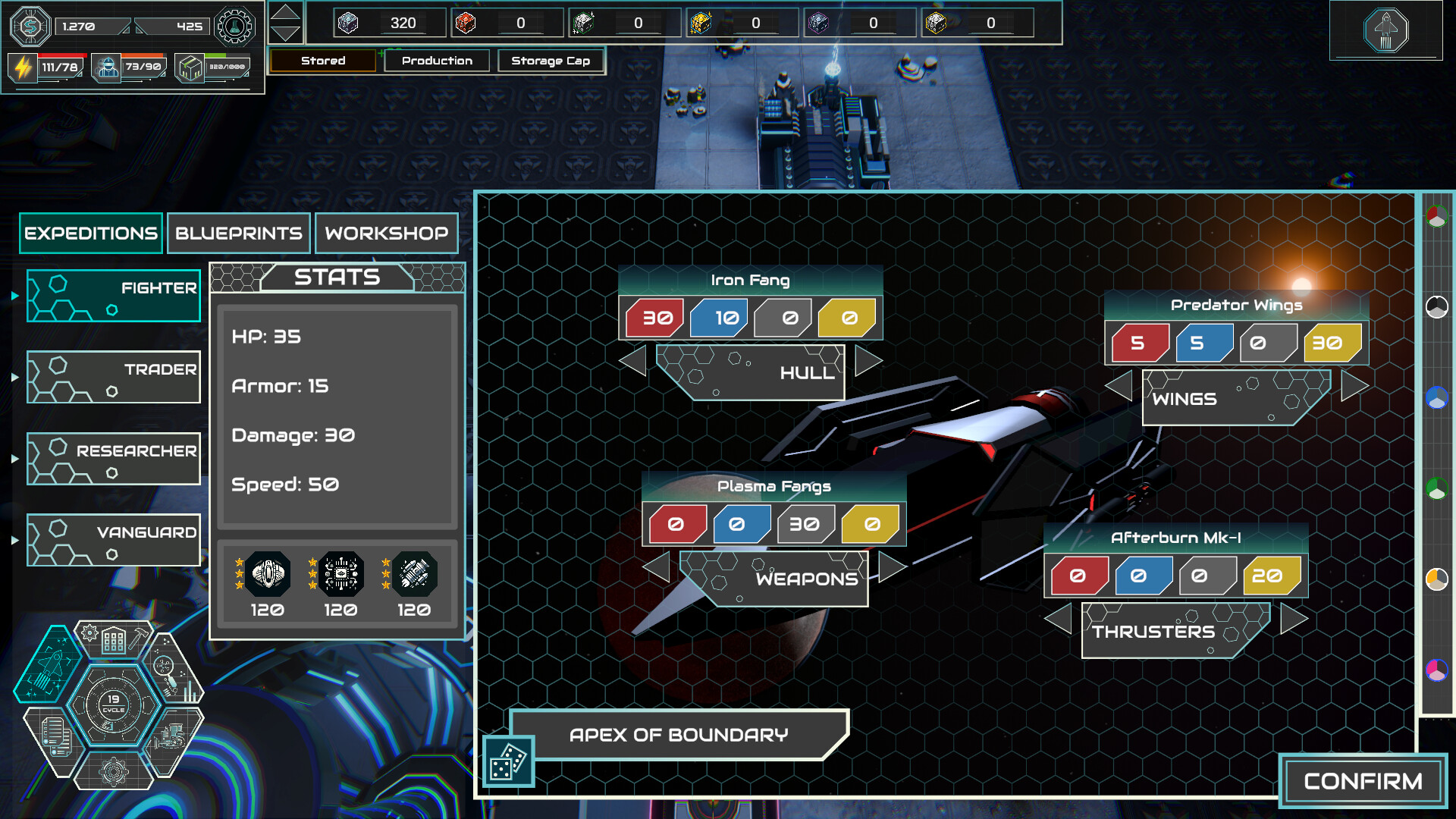The height and width of the screenshot is (819, 1456).
Task: Cycle to the previous Hull part
Action: pyautogui.click(x=632, y=361)
